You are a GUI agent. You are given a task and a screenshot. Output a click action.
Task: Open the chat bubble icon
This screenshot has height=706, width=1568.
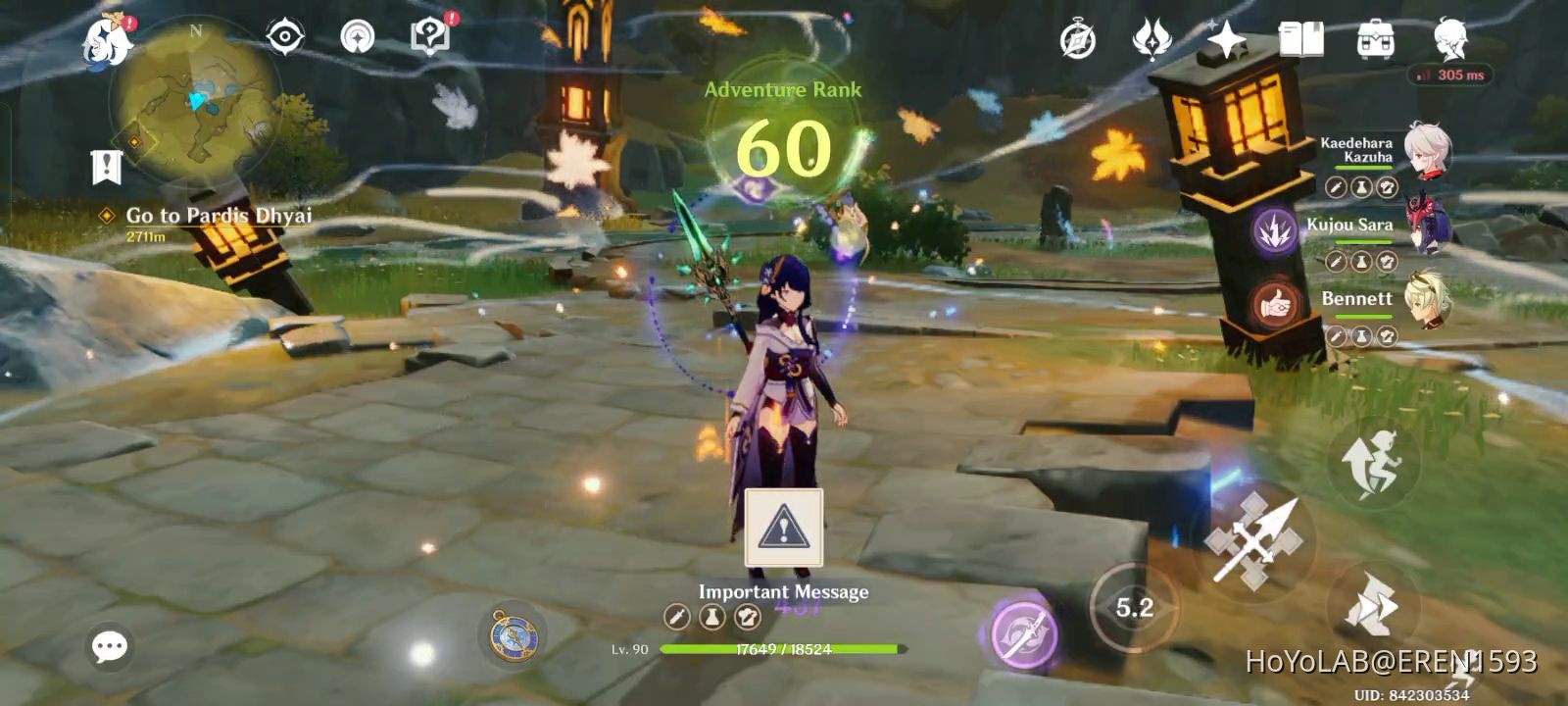(108, 645)
